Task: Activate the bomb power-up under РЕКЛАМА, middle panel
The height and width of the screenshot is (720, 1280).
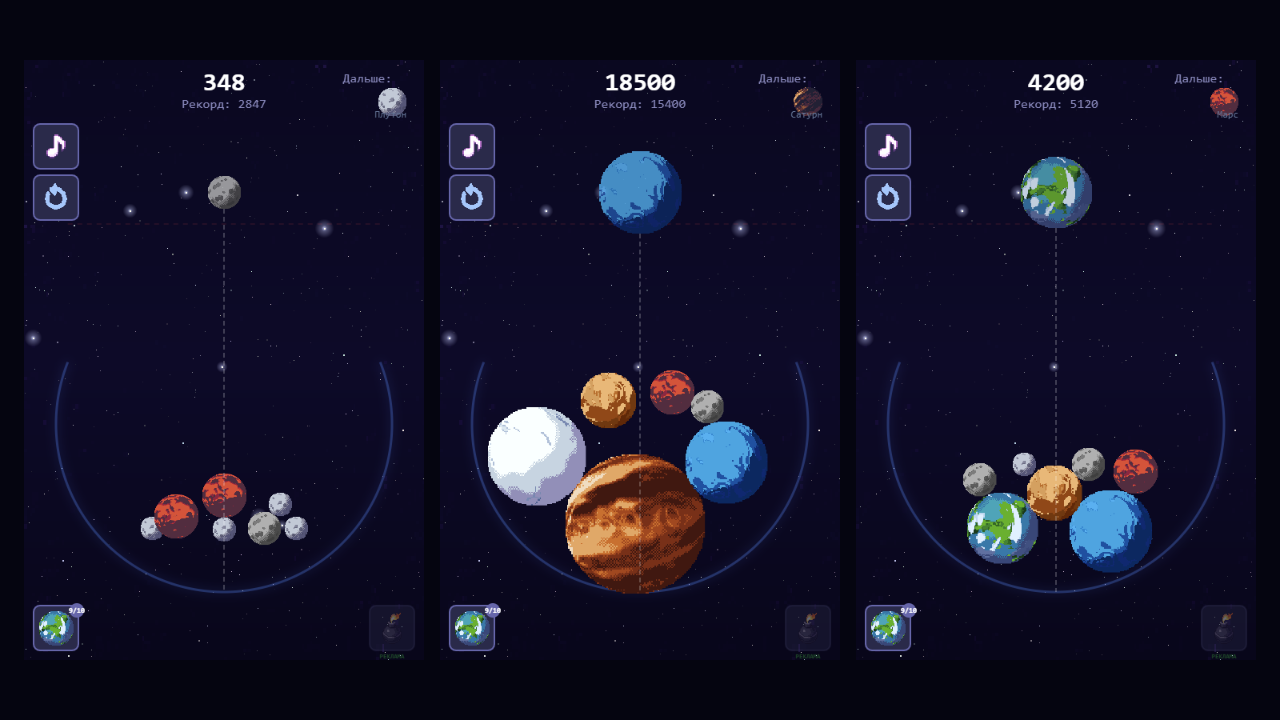Action: (806, 625)
